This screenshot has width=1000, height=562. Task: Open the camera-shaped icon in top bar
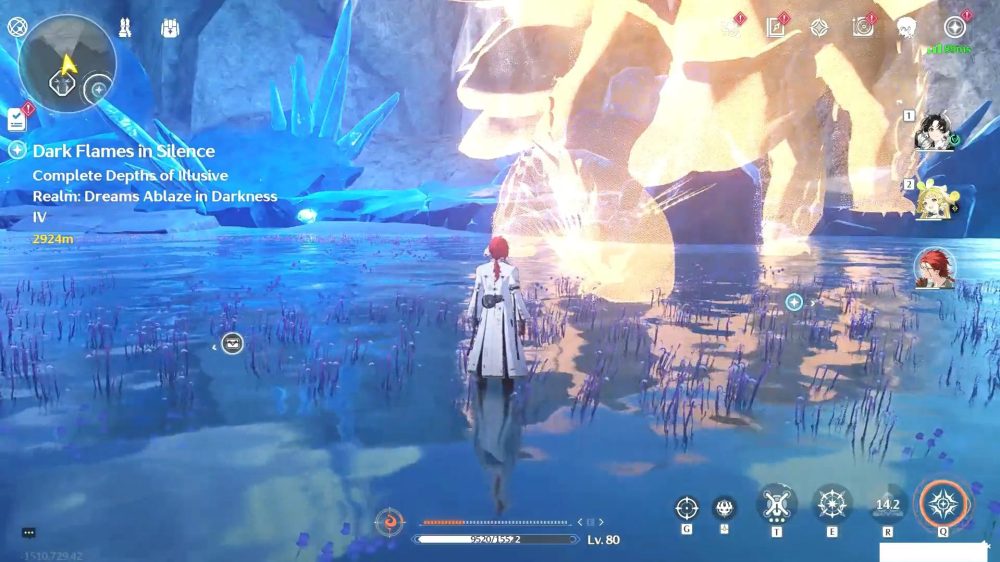pos(862,28)
